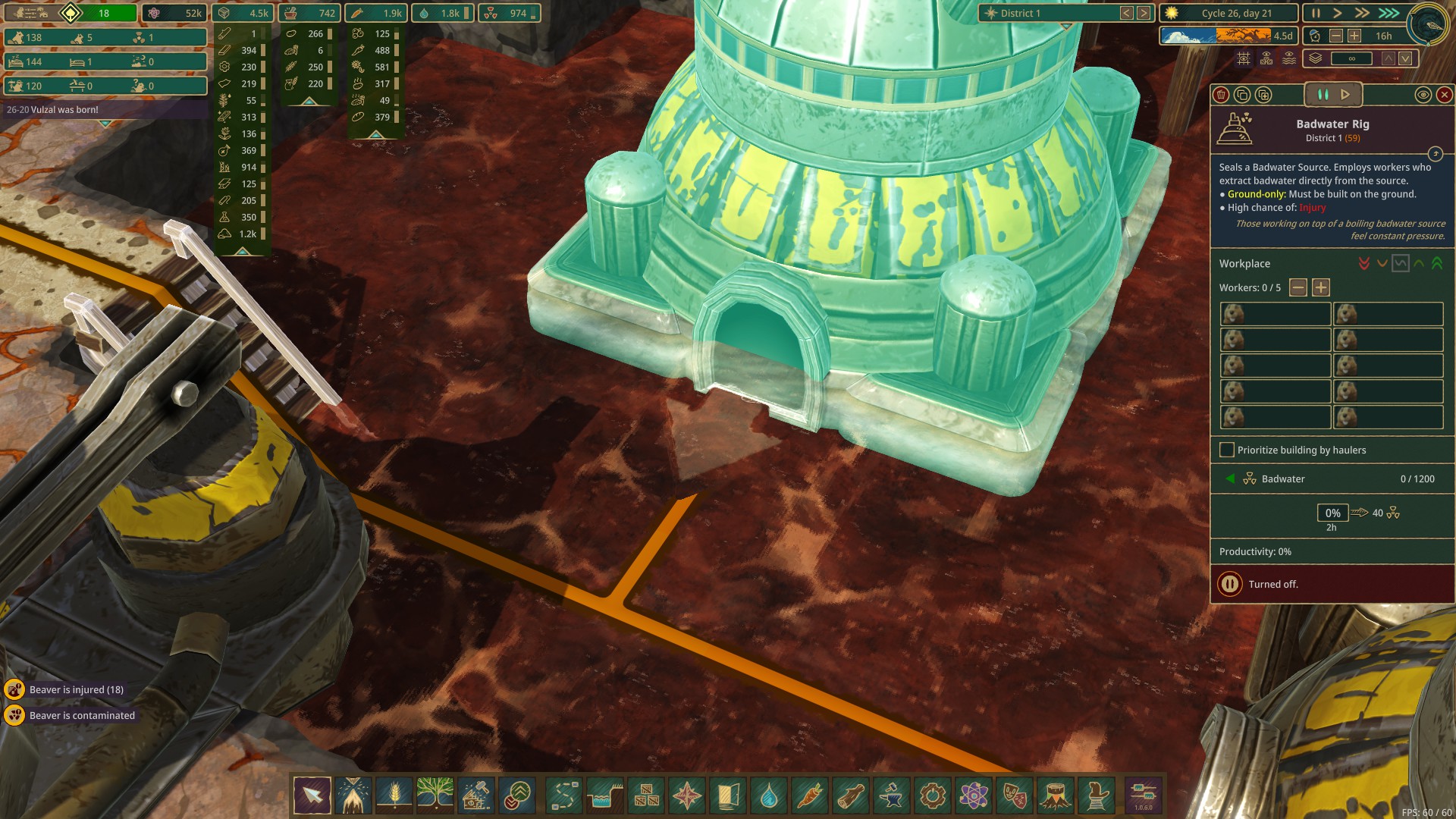1456x819 pixels.
Task: Switch to the next district arrow
Action: [1144, 13]
